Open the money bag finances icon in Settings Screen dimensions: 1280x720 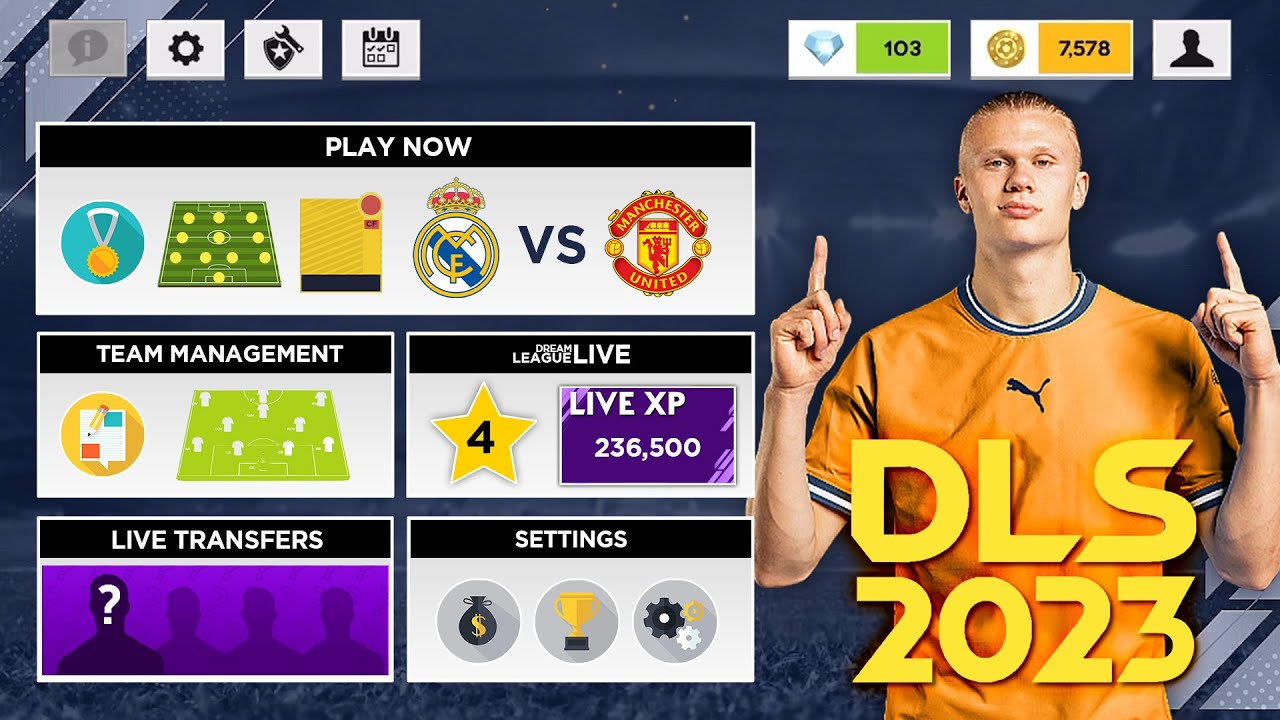point(478,620)
